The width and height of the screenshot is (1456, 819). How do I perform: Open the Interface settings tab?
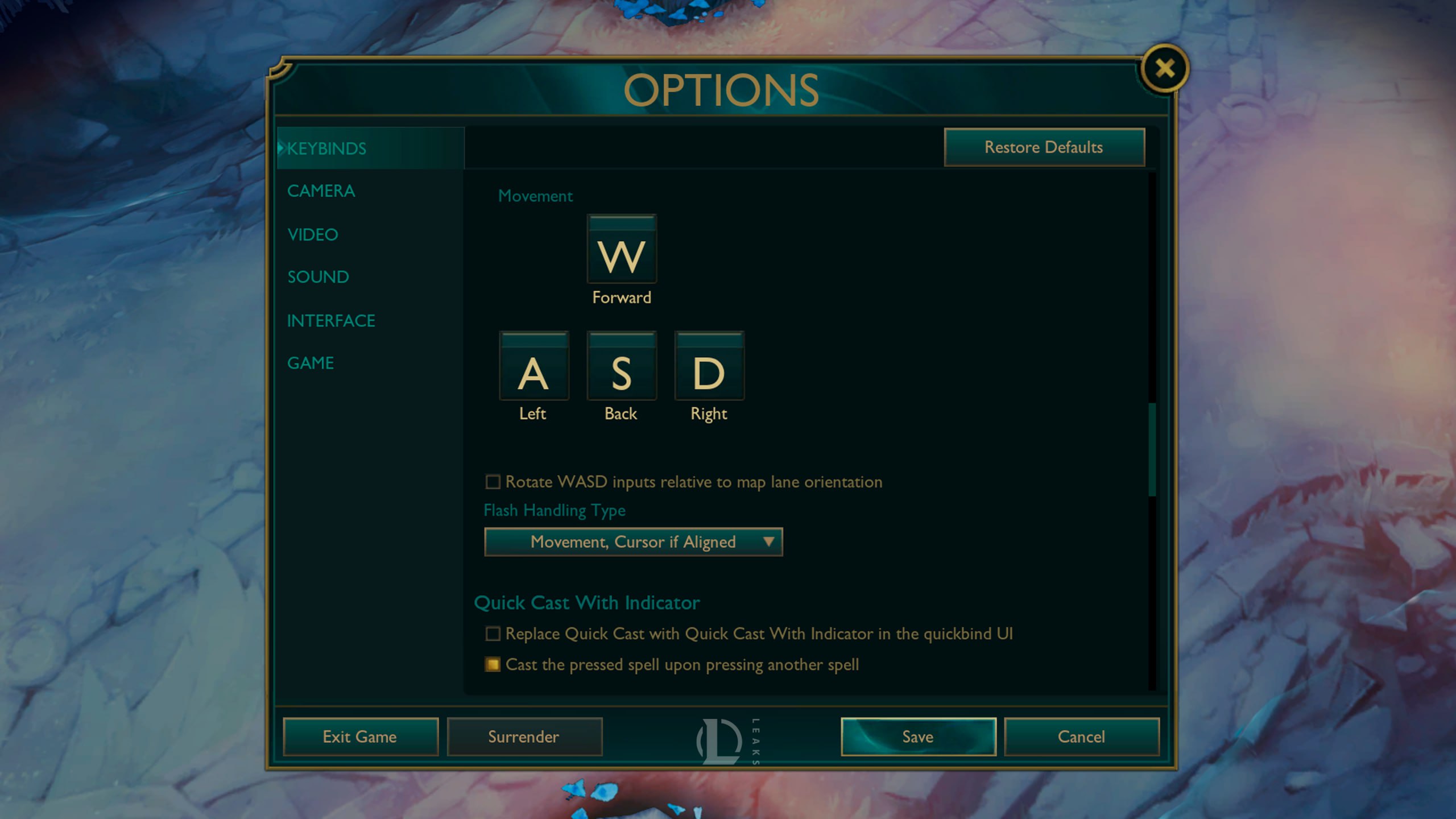coord(330,320)
